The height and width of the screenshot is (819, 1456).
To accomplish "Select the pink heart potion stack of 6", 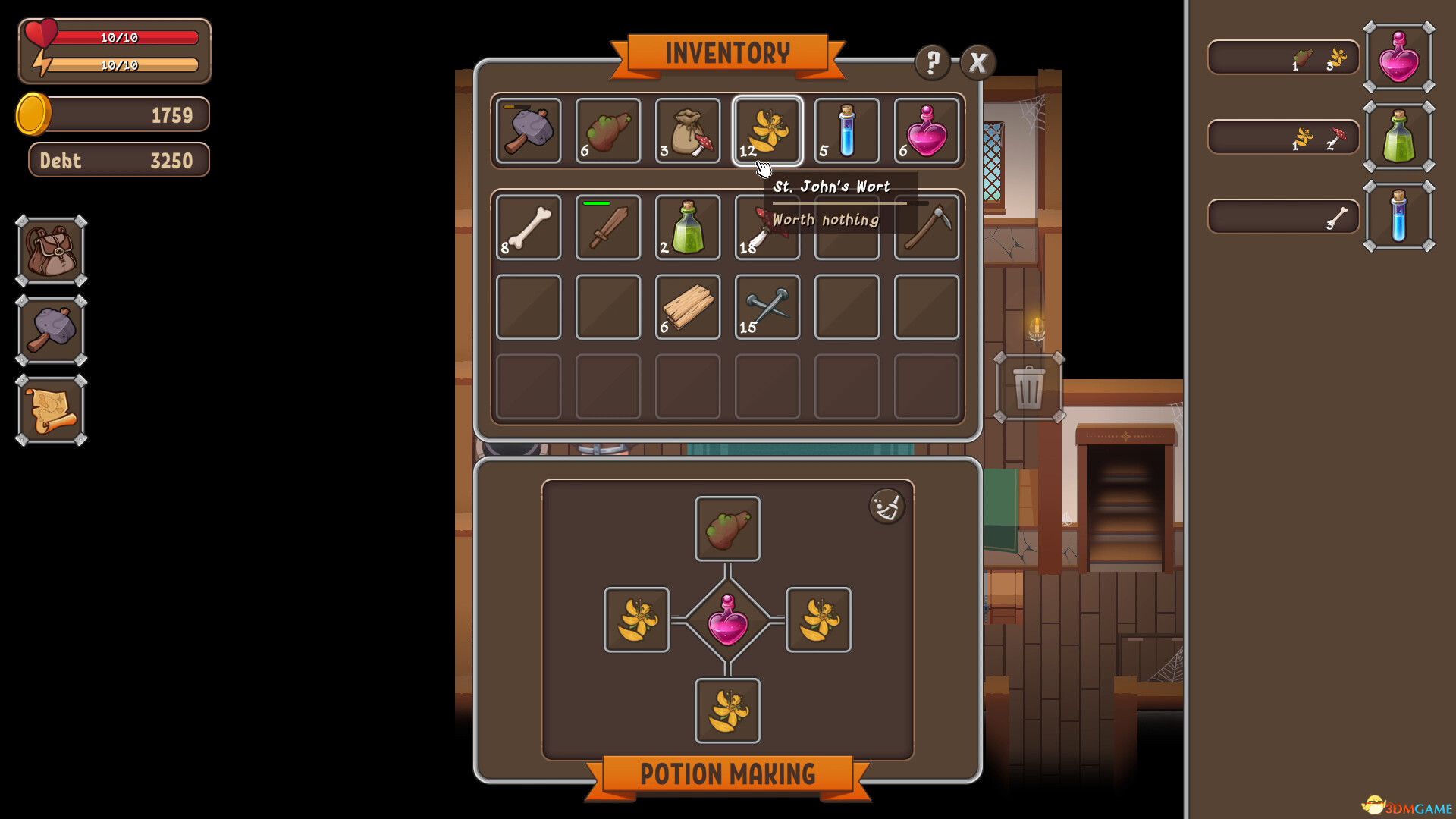I will coord(927,130).
